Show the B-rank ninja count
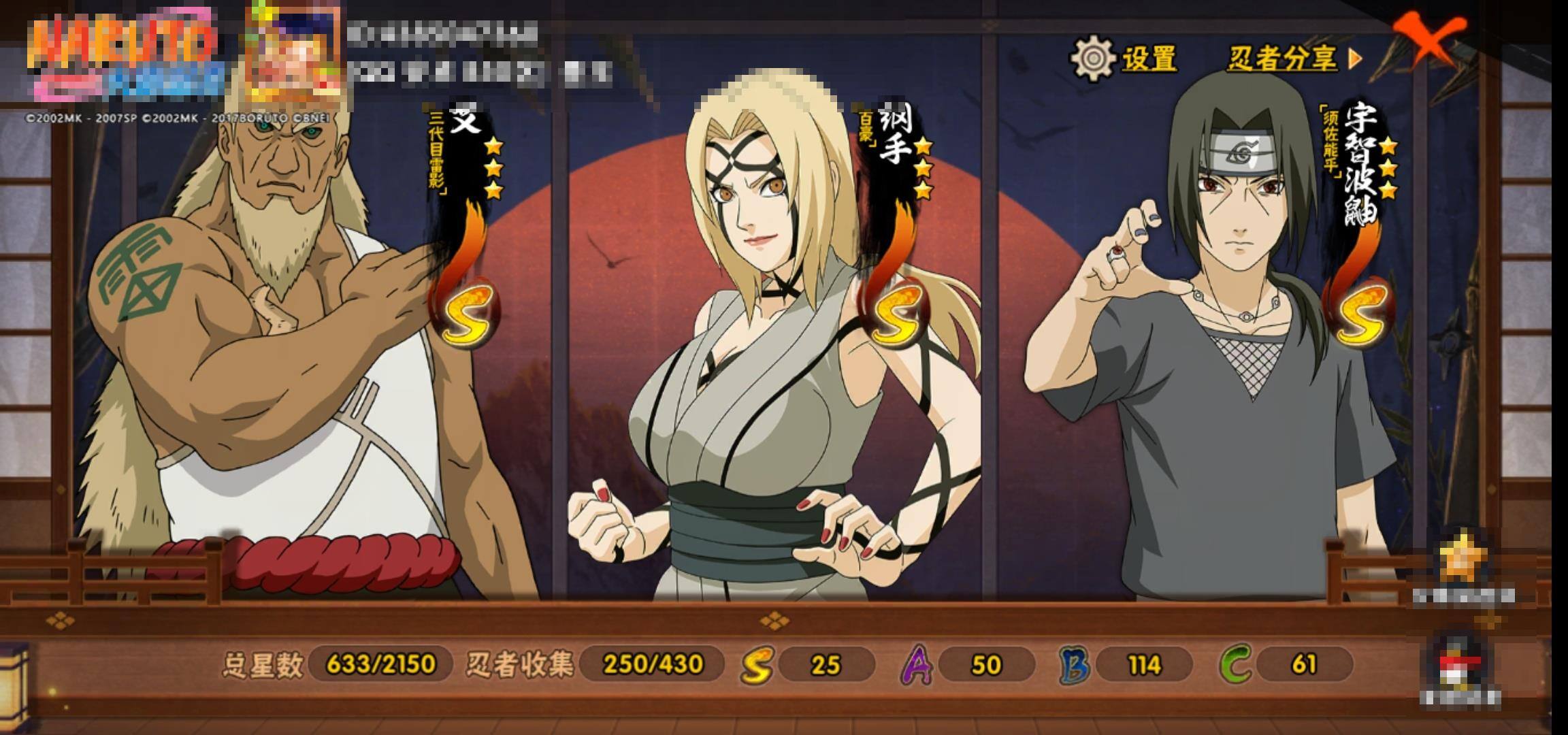 1127,664
